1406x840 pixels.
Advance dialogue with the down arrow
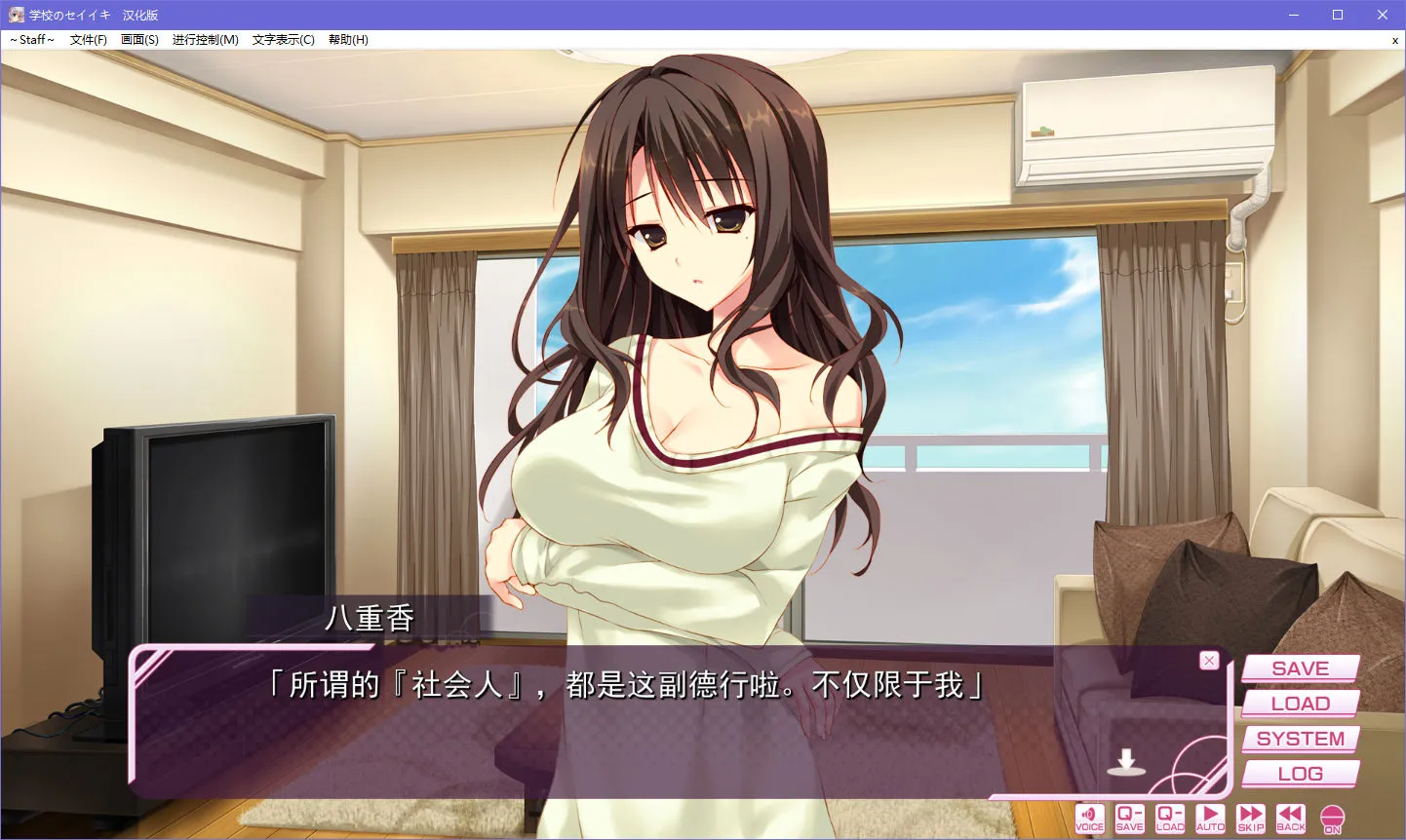[1126, 762]
